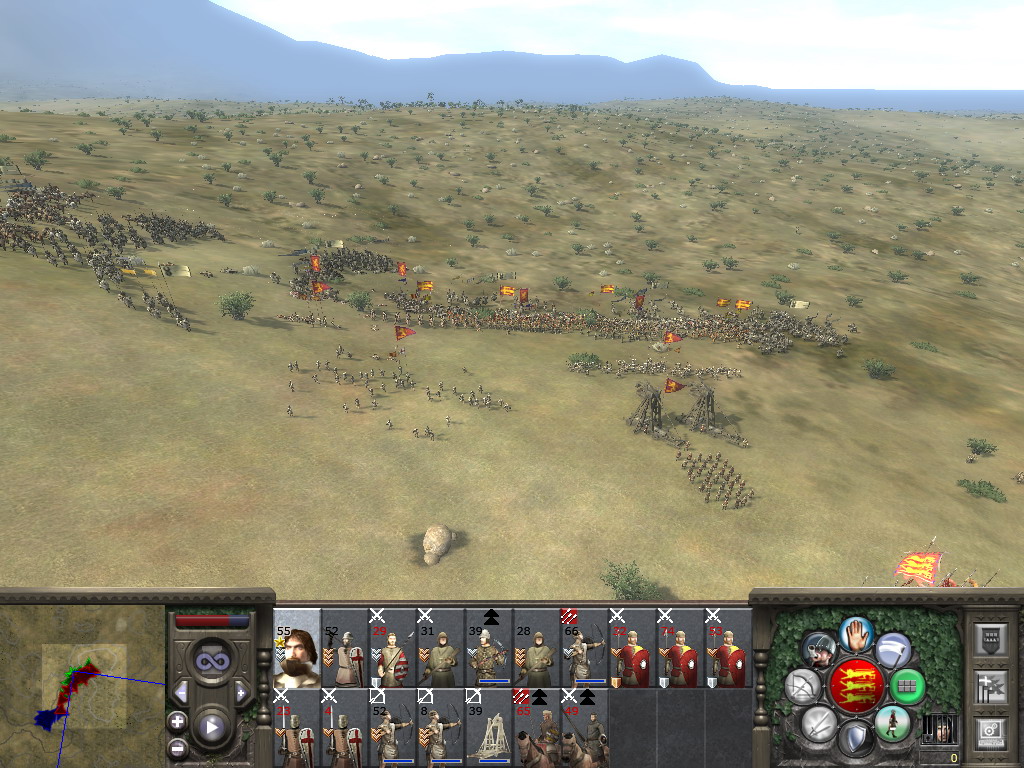
Task: Zoom out the minimap with minus button
Action: point(177,746)
